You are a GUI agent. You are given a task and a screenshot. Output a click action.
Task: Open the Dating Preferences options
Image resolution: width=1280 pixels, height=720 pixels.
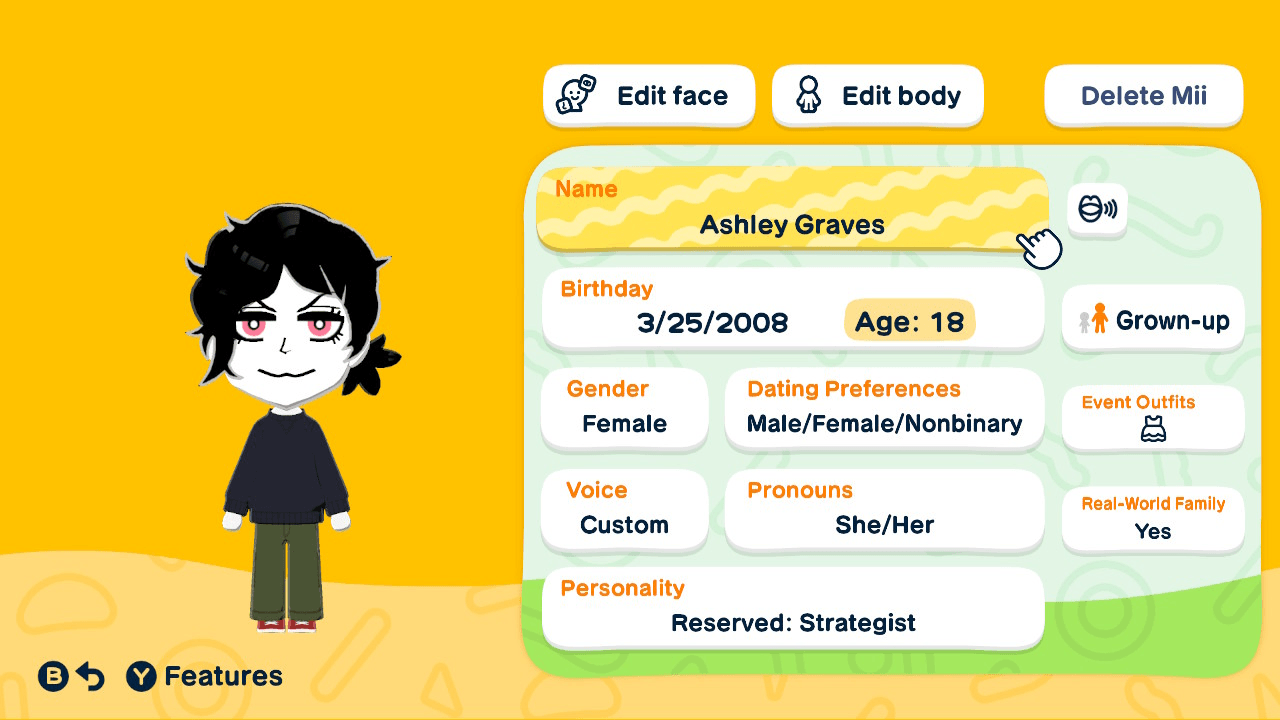(x=884, y=408)
